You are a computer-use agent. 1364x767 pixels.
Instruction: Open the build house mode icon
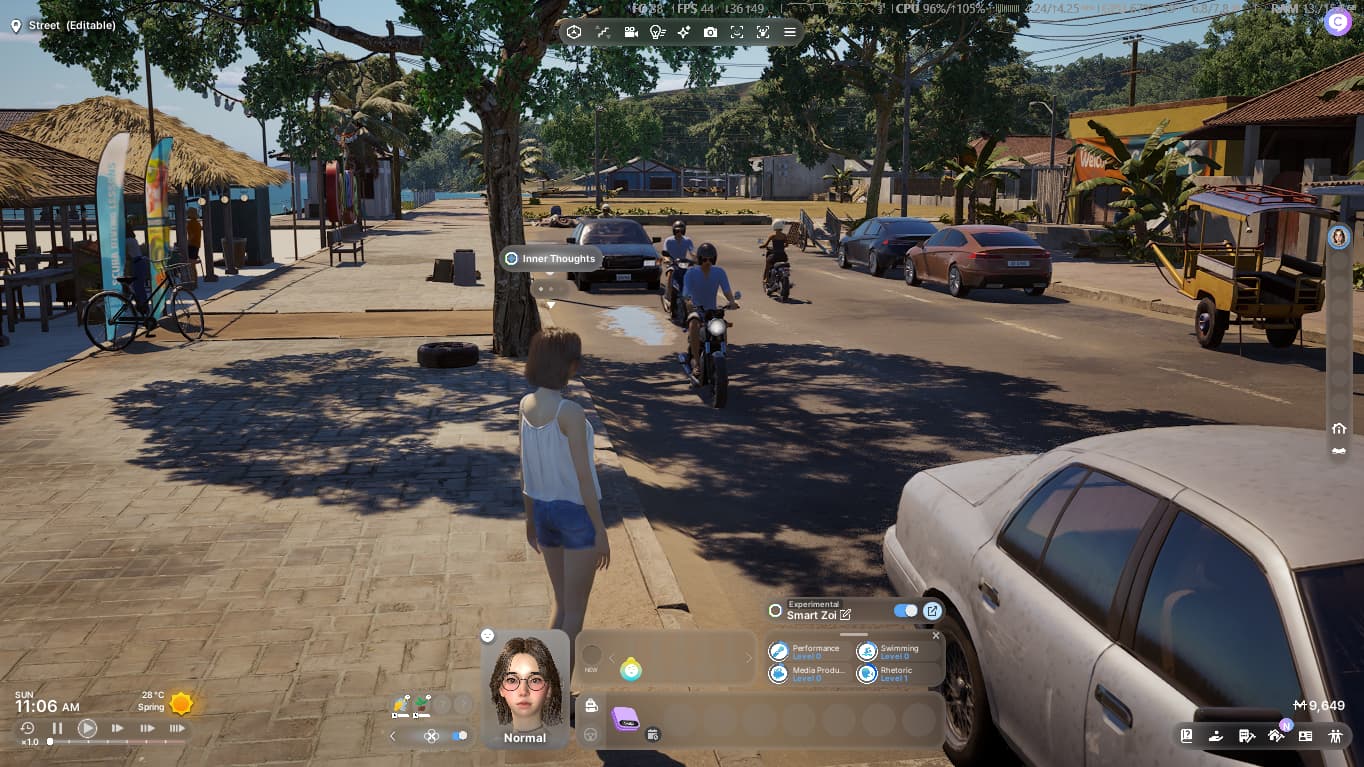coord(1275,735)
